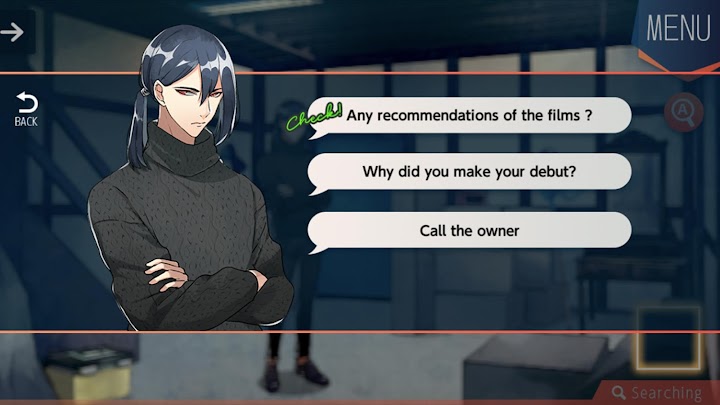
Task: Choose "Why did you make your debut?"
Action: (469, 172)
